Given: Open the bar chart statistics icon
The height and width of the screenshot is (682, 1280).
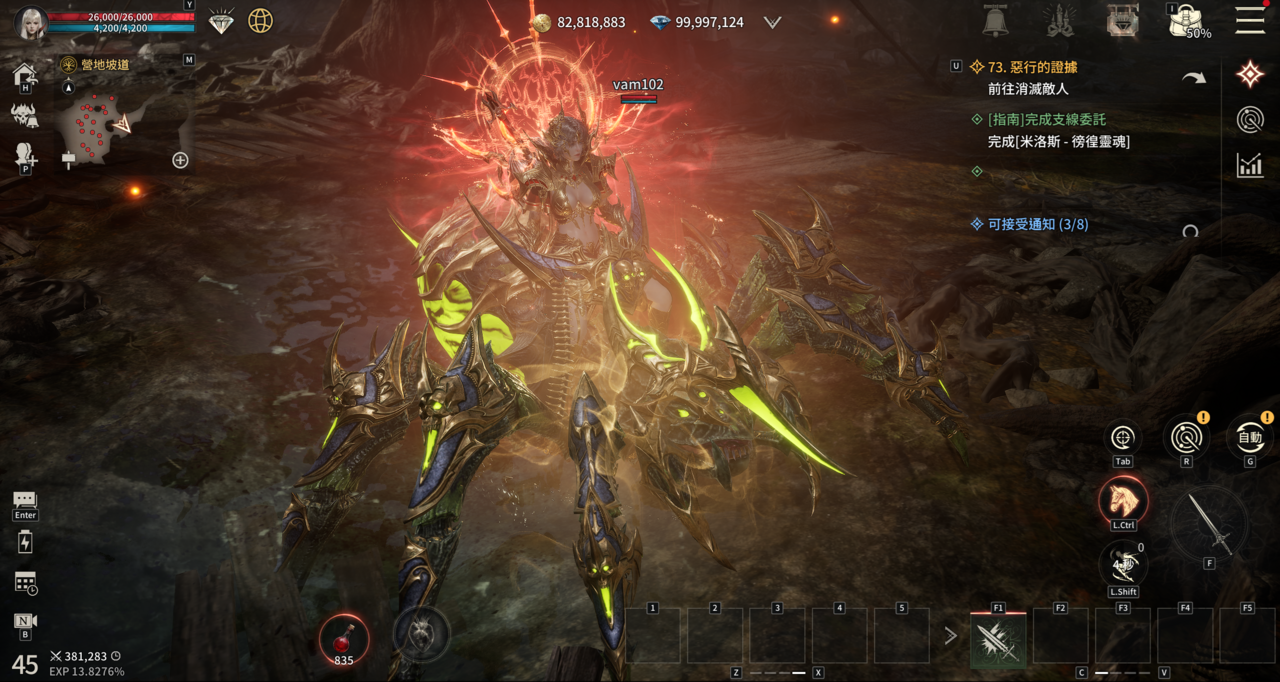Looking at the screenshot, I should pyautogui.click(x=1249, y=165).
